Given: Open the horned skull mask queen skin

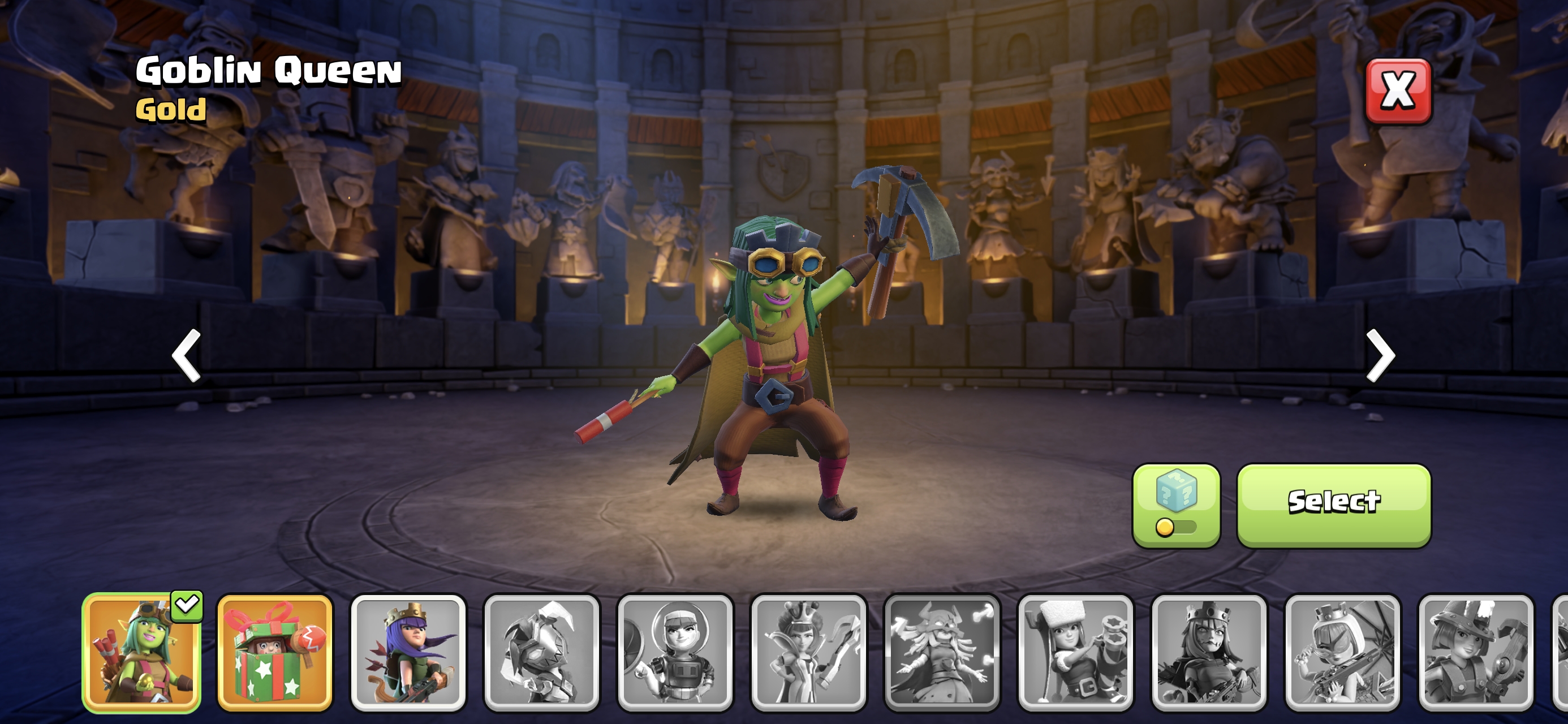Looking at the screenshot, I should (942, 652).
